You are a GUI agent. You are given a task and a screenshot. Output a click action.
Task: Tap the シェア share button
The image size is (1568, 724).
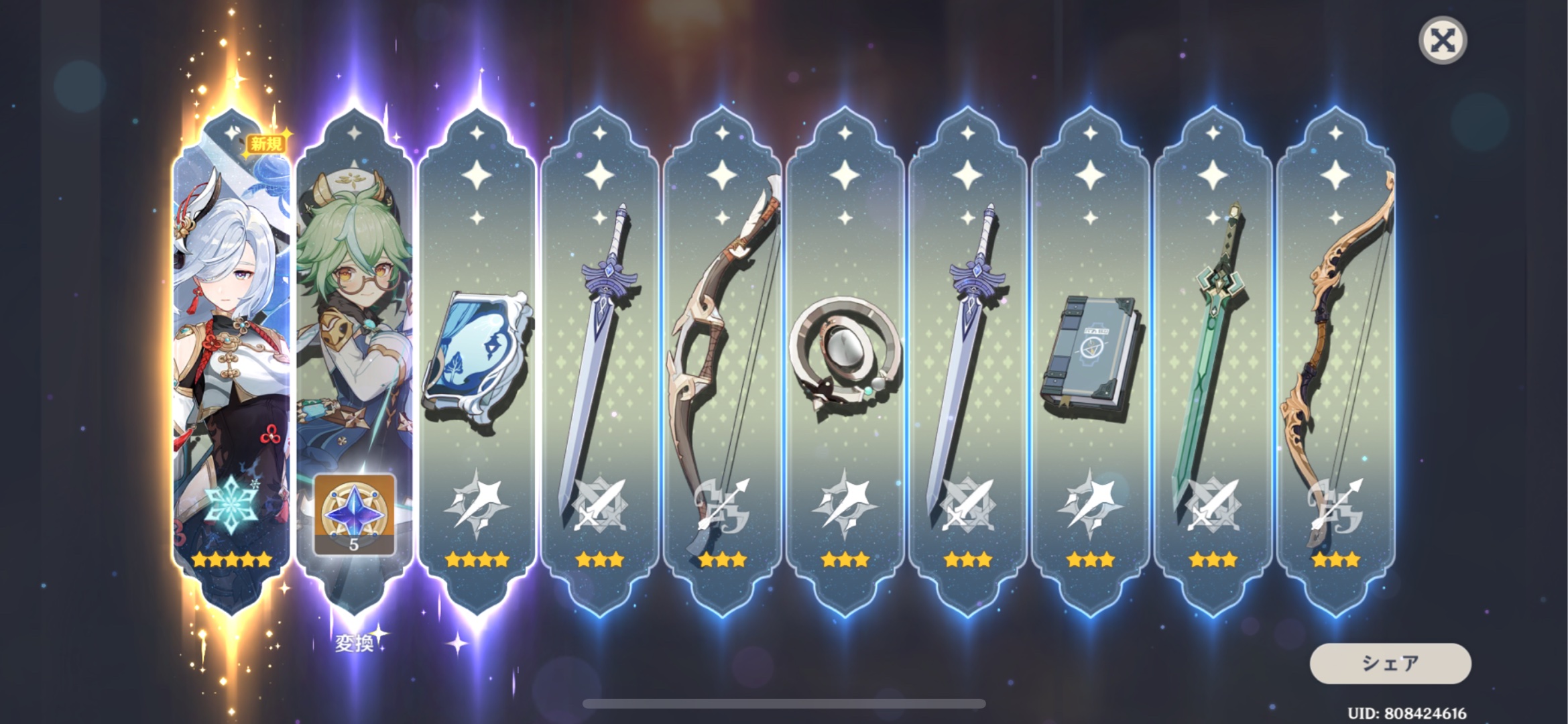pos(1390,663)
